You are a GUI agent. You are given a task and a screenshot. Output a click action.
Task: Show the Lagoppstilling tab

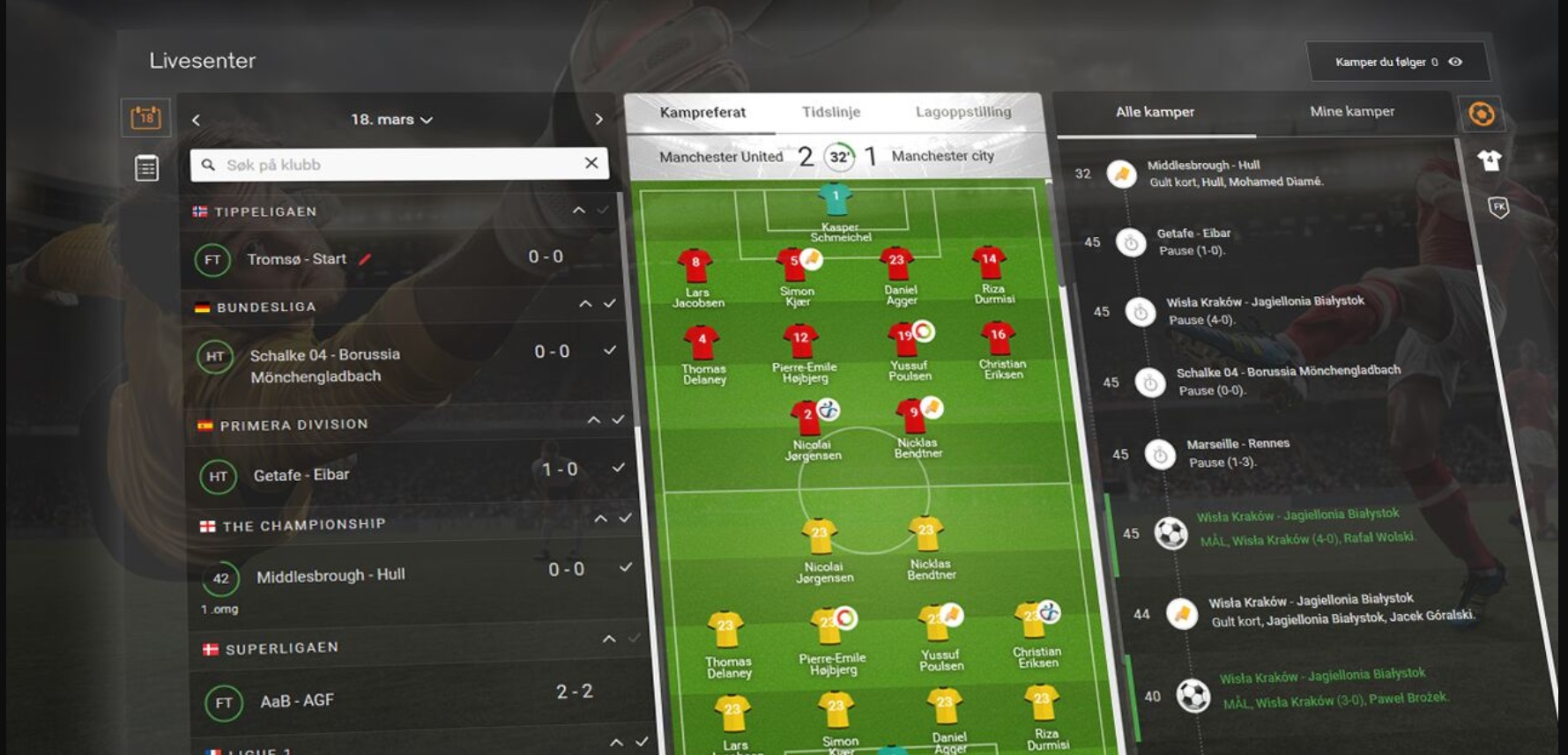[962, 112]
